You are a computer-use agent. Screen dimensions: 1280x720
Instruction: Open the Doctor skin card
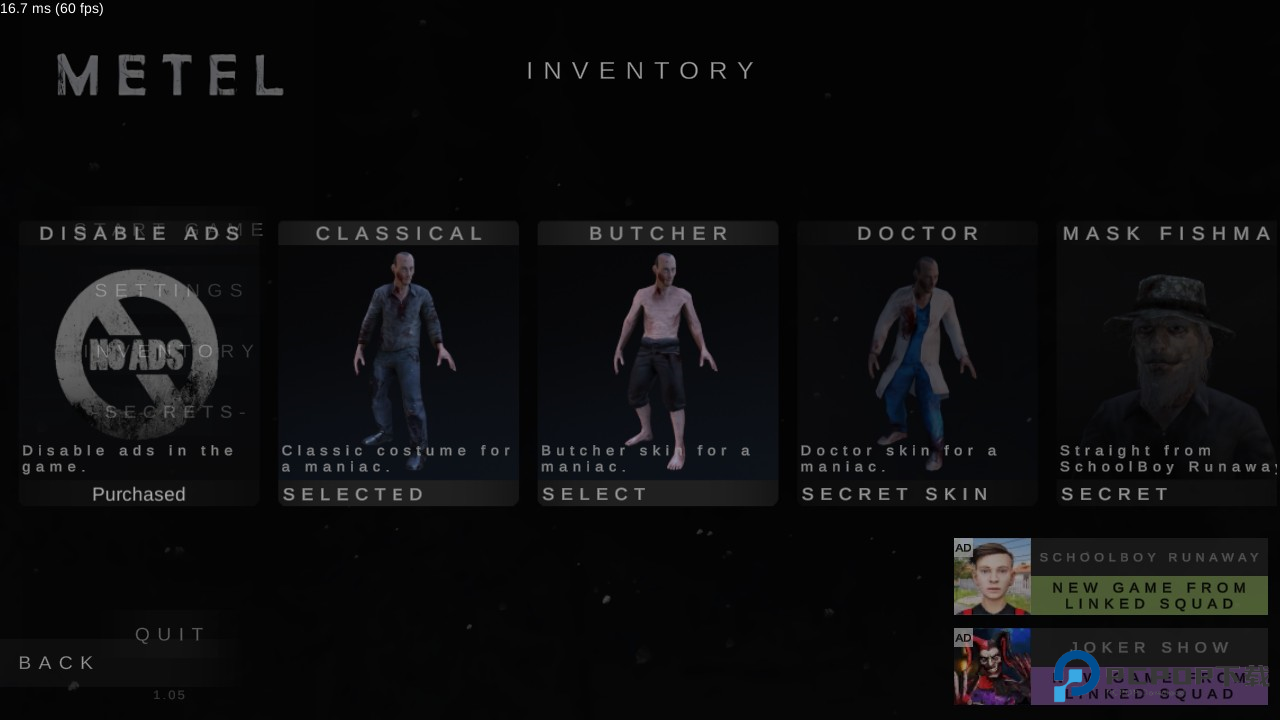(x=917, y=350)
